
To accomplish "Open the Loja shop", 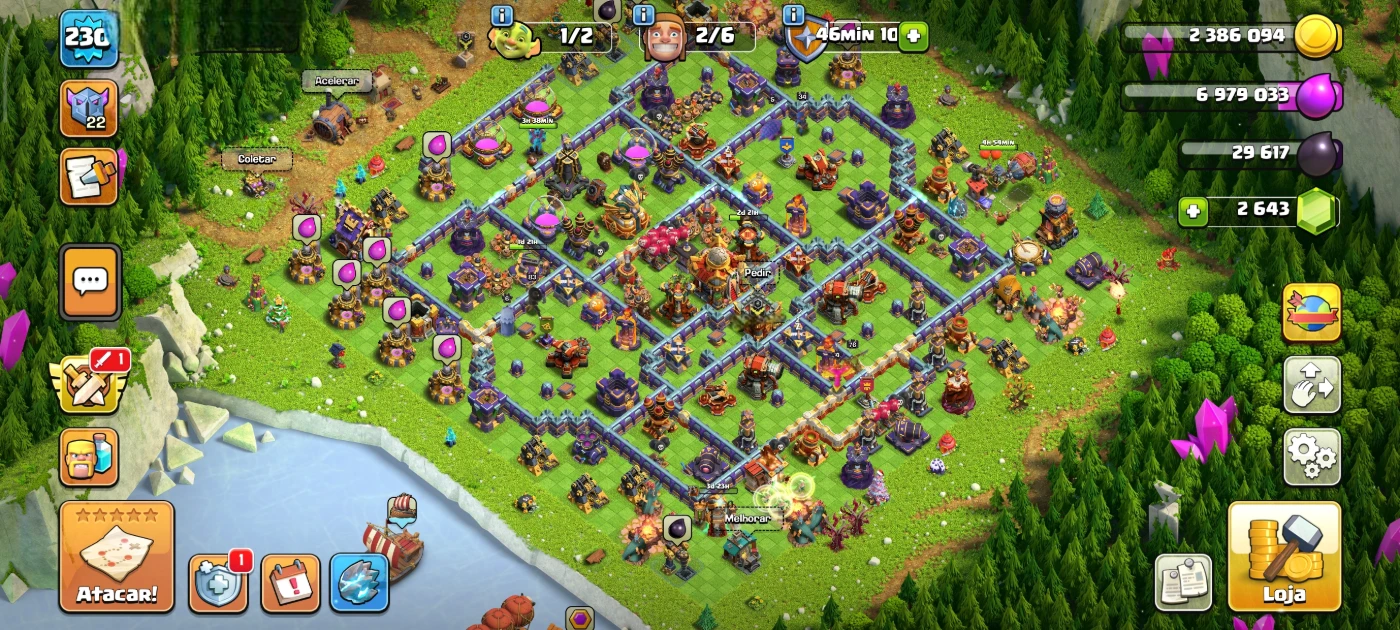I will click(x=1284, y=555).
